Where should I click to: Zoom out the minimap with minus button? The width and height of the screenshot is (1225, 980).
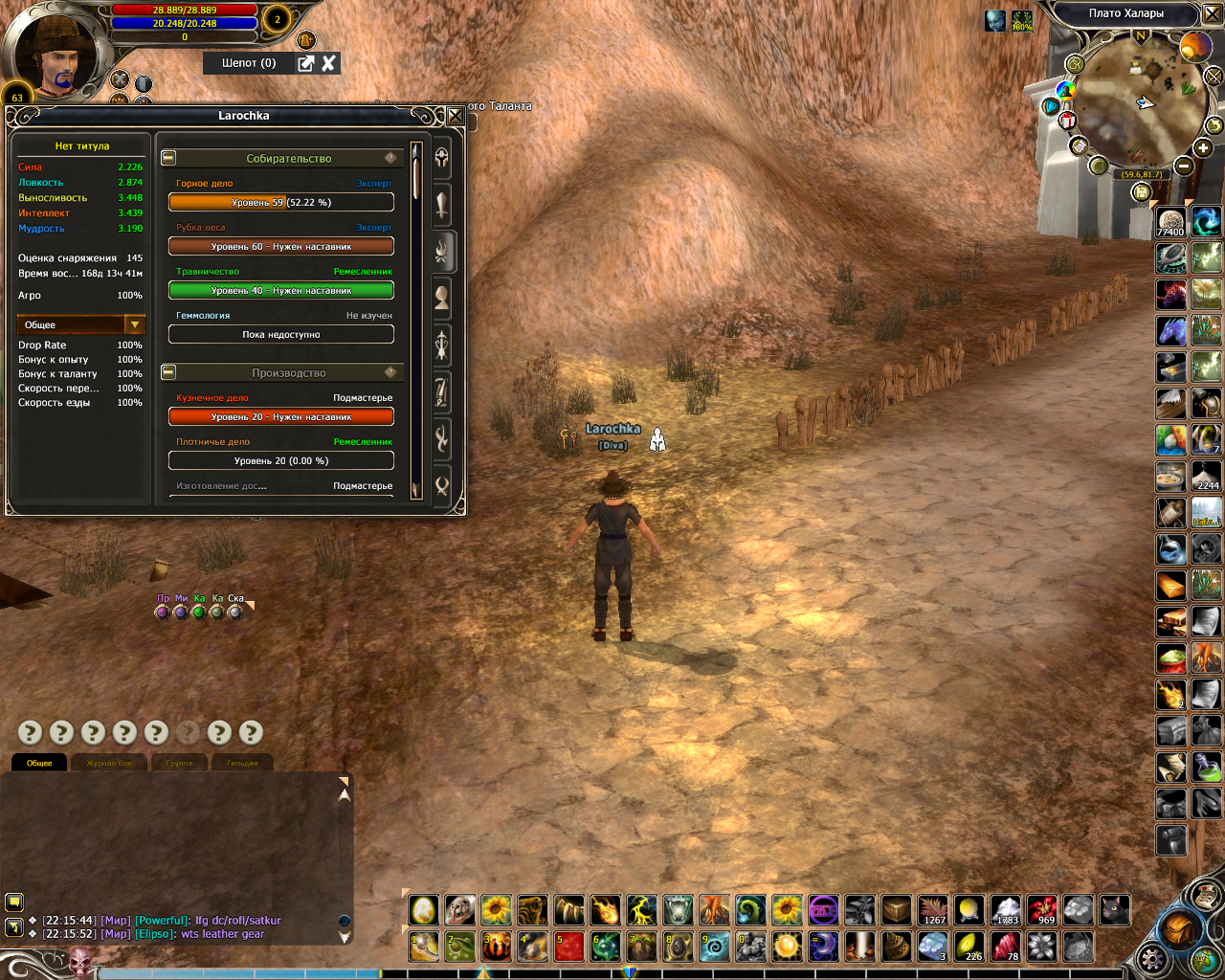1184,166
